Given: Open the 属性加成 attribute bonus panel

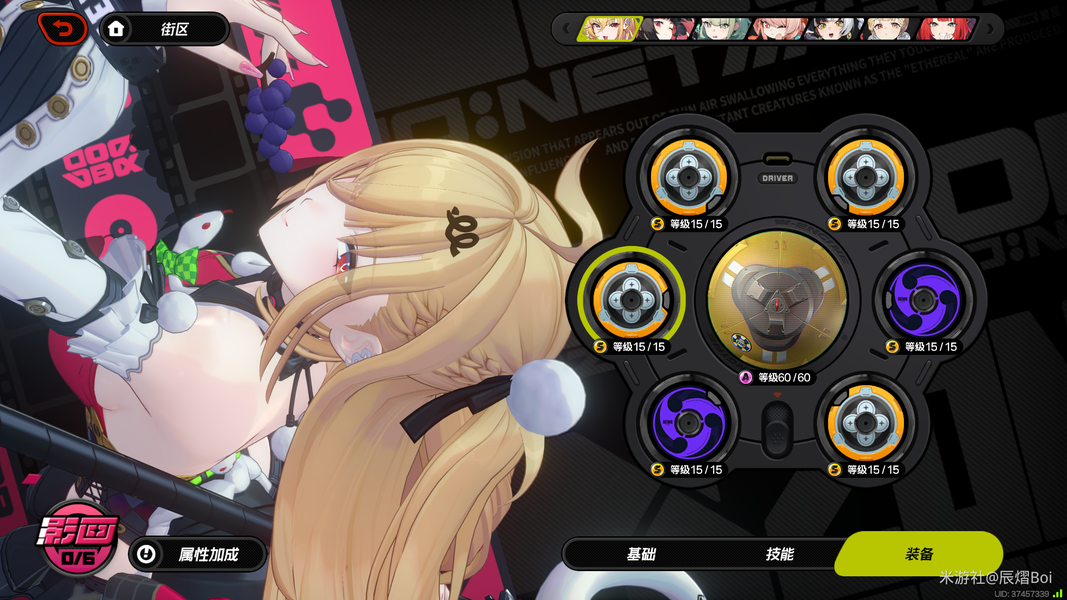Looking at the screenshot, I should 197,554.
